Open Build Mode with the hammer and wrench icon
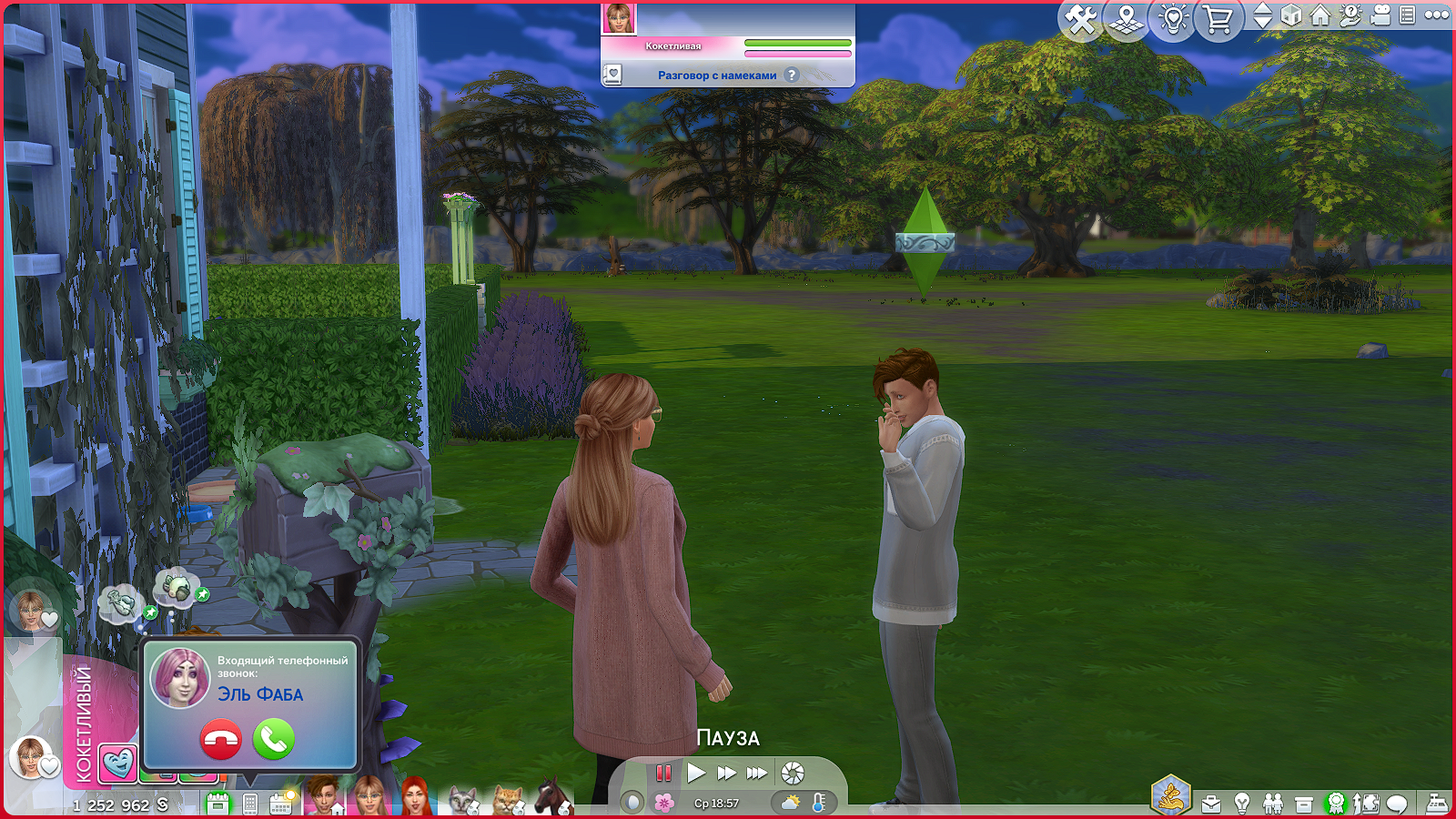The image size is (1456, 819). point(1080,19)
